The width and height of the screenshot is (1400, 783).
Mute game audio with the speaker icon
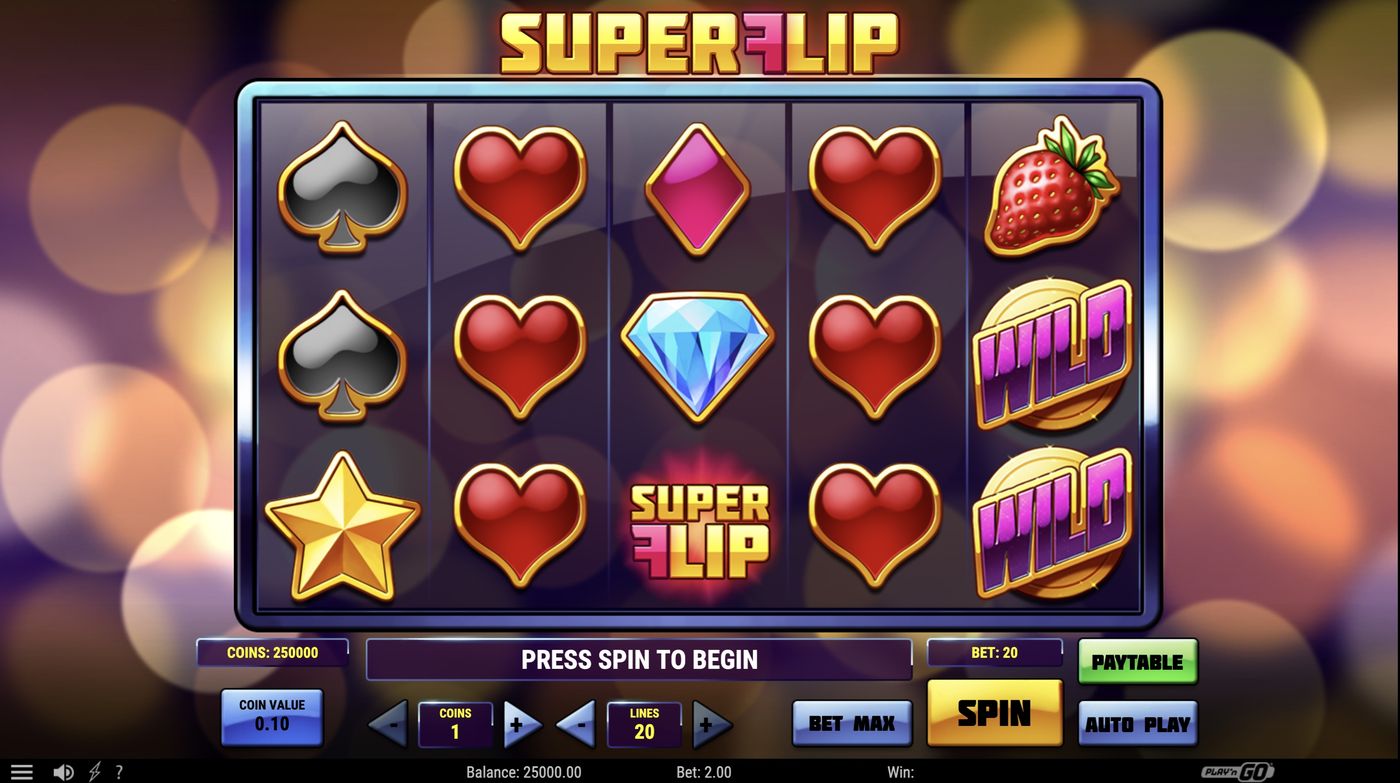pyautogui.click(x=63, y=770)
